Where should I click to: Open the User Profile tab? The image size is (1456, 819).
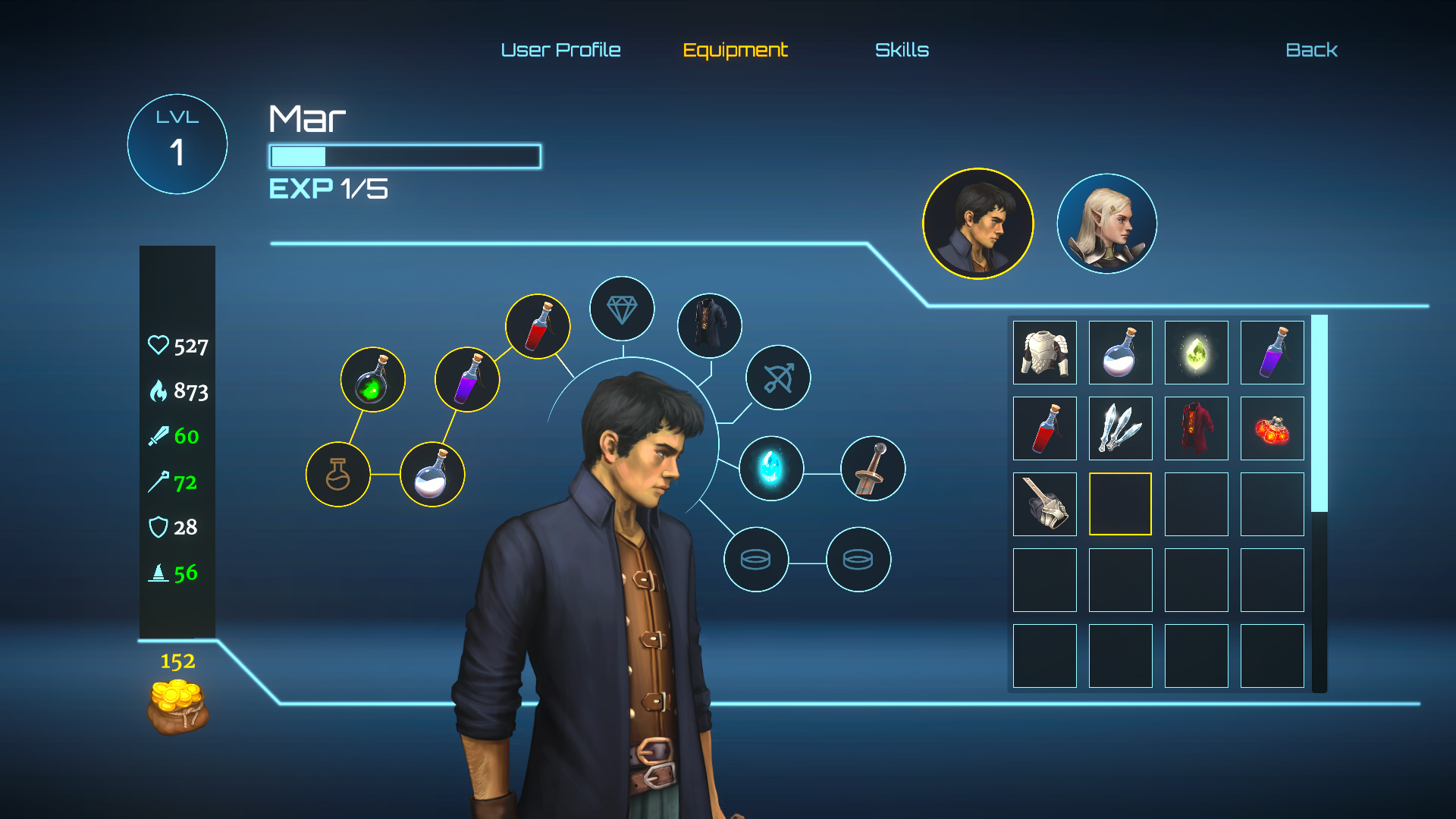560,50
